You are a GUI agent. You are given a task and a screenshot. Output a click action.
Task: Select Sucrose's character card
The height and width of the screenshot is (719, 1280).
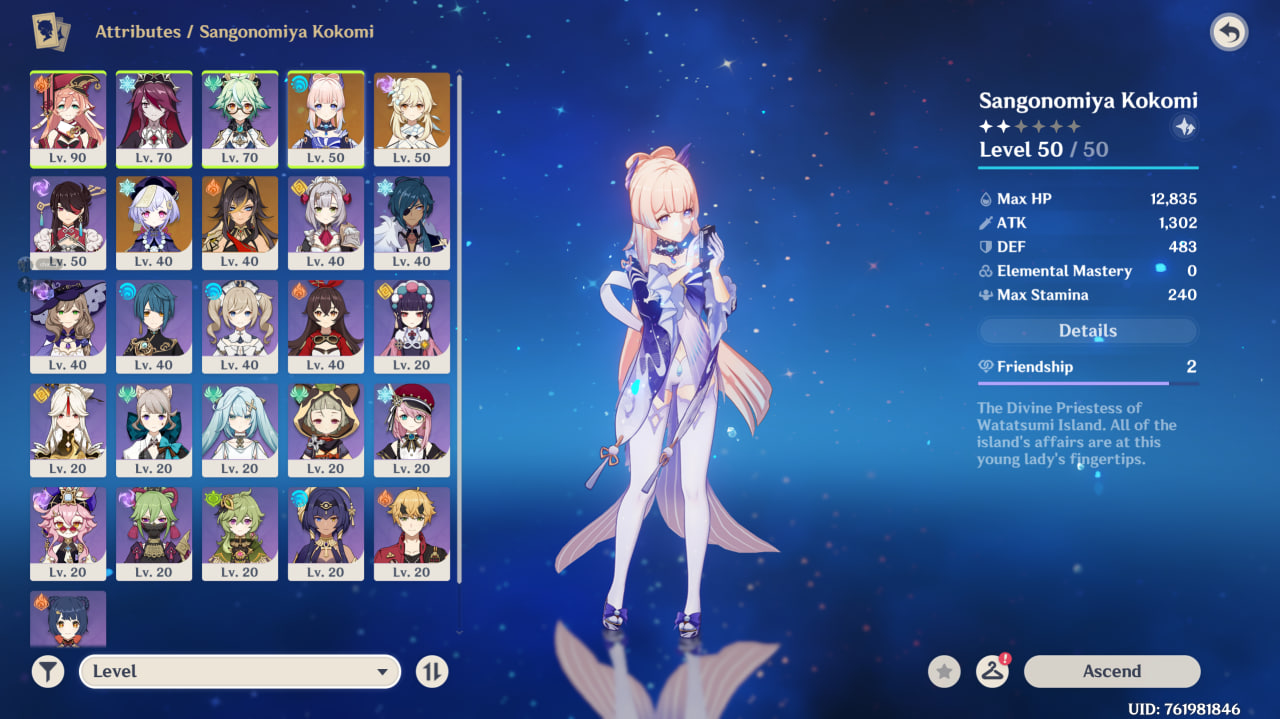pos(240,118)
